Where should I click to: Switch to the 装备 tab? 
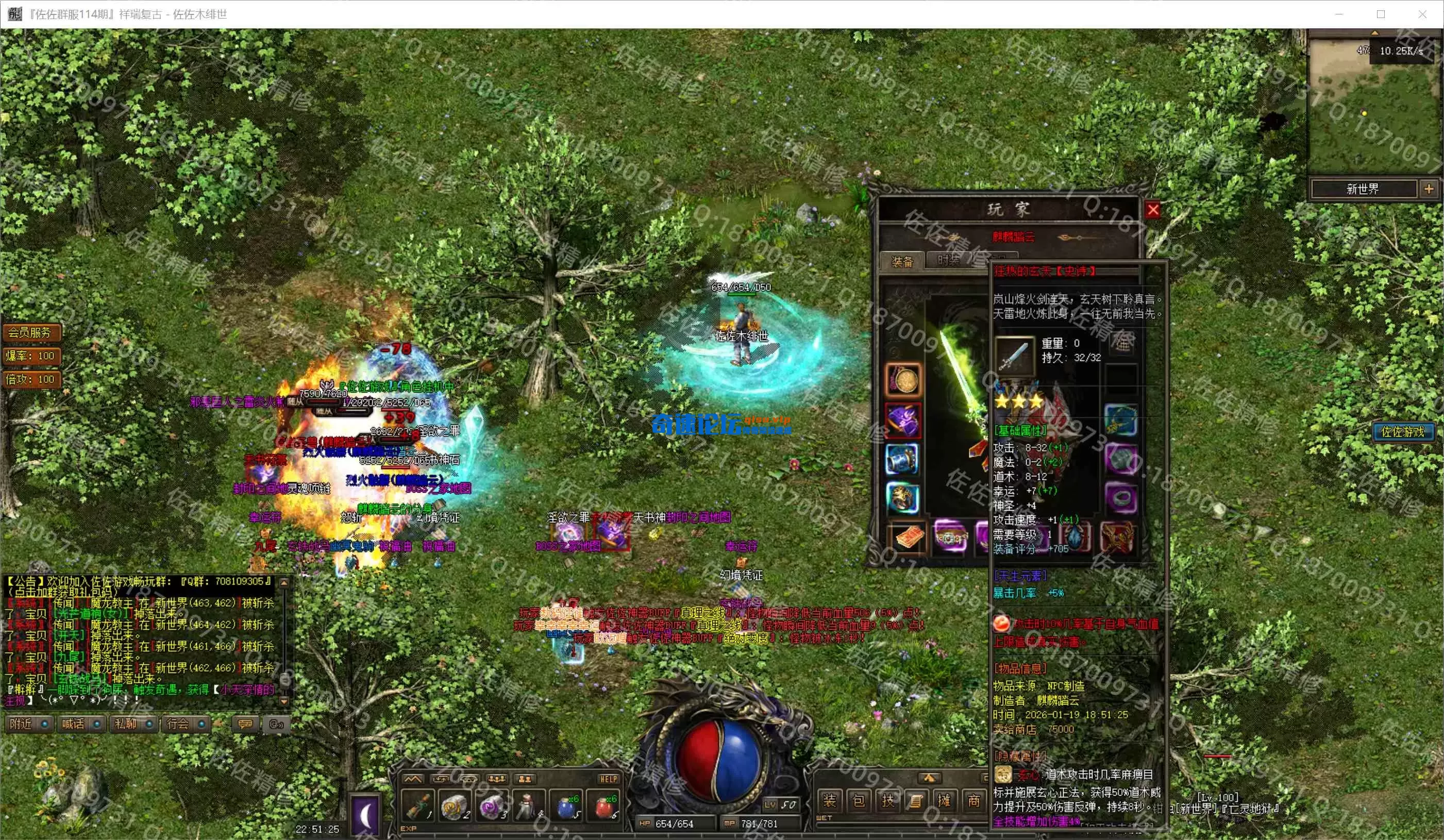pyautogui.click(x=902, y=262)
